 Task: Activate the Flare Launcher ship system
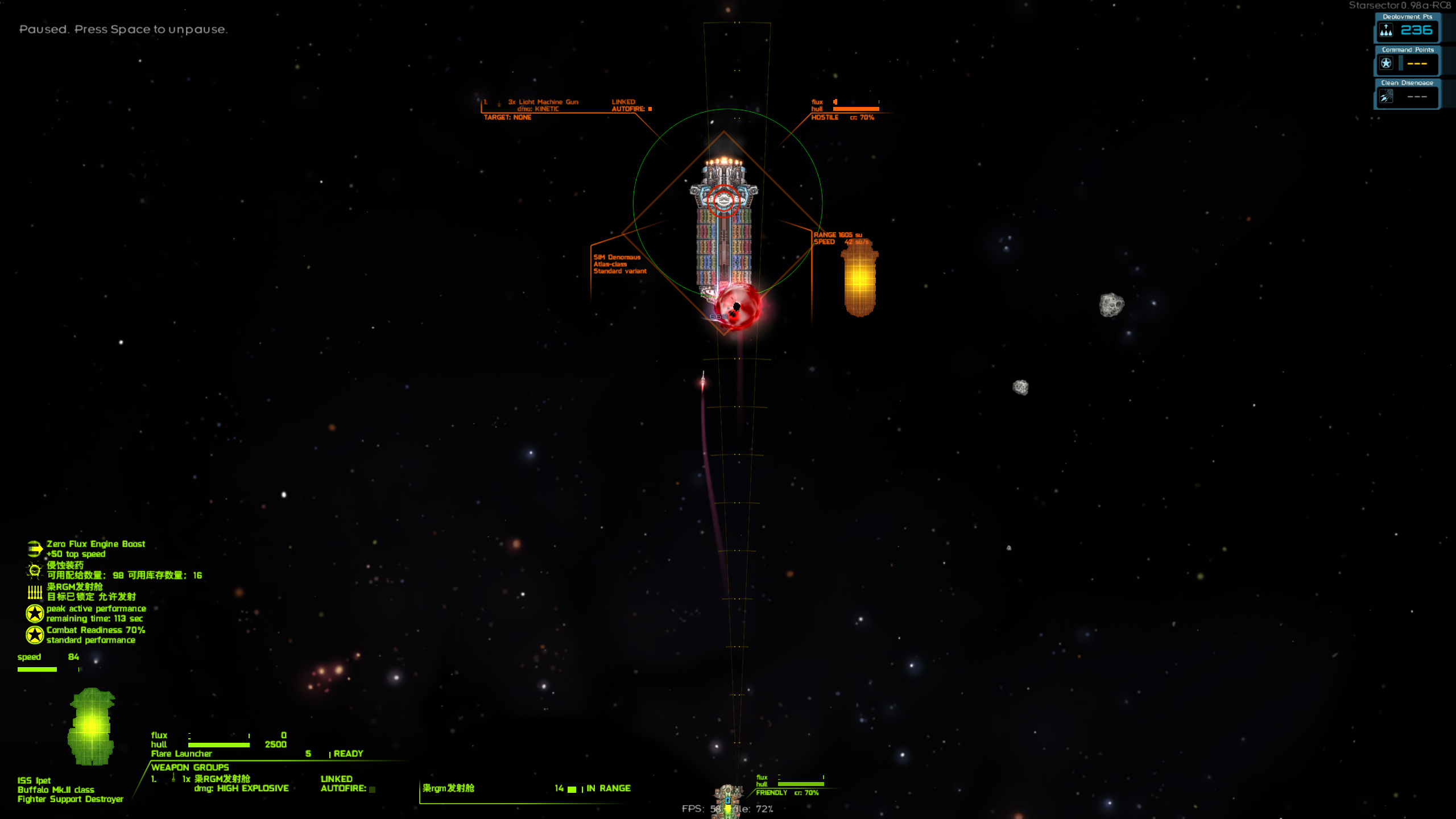182,754
